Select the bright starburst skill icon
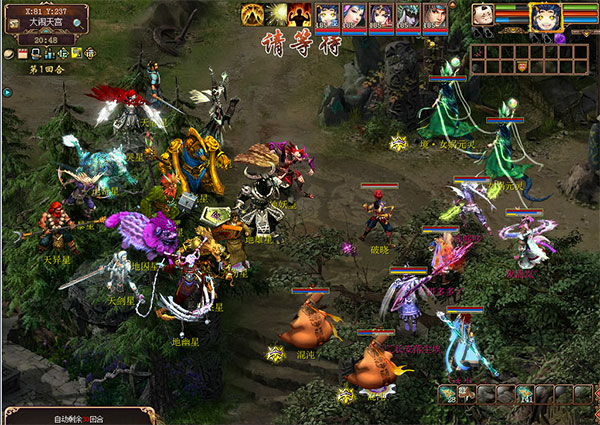 coord(275,14)
